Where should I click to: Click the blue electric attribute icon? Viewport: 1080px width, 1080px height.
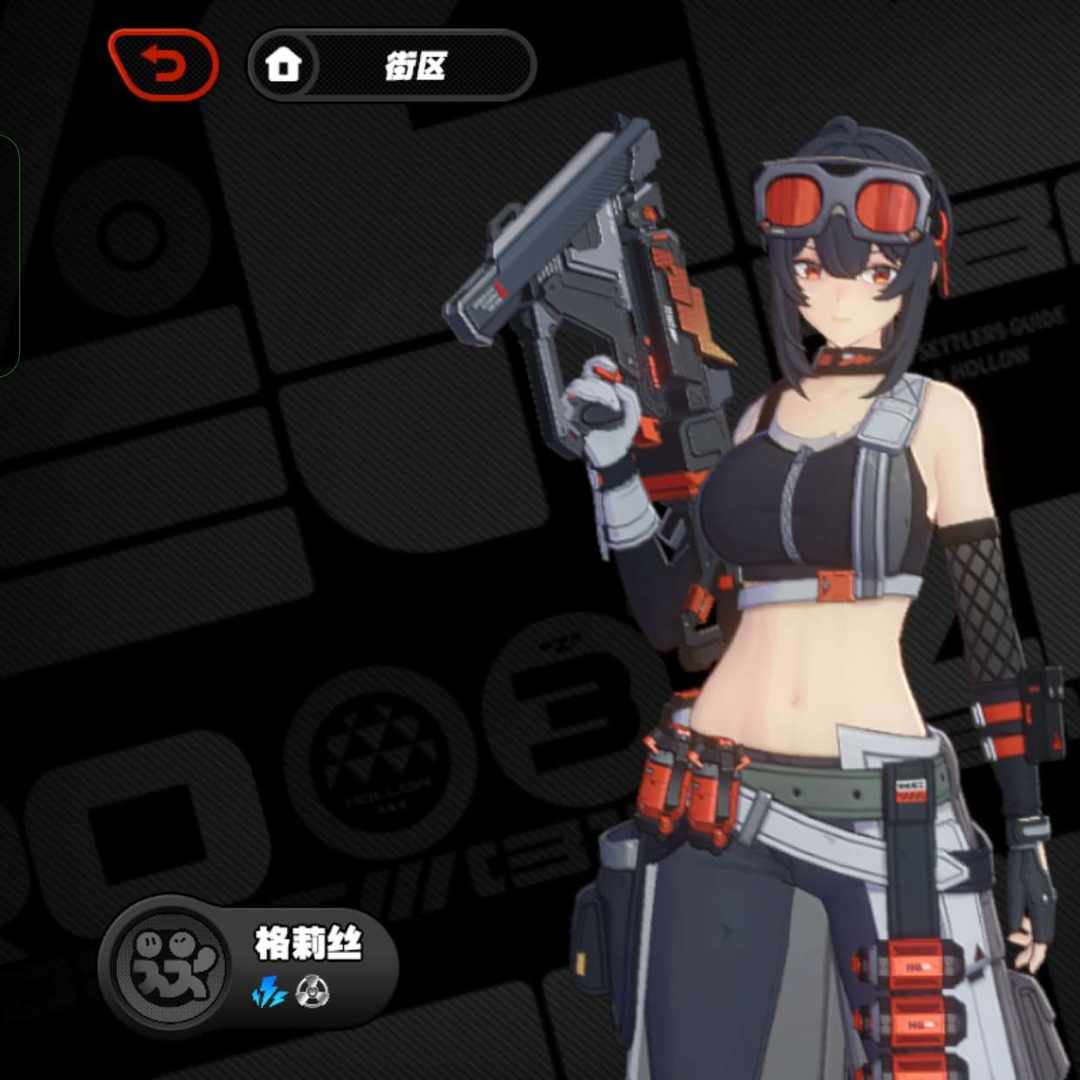pos(269,993)
